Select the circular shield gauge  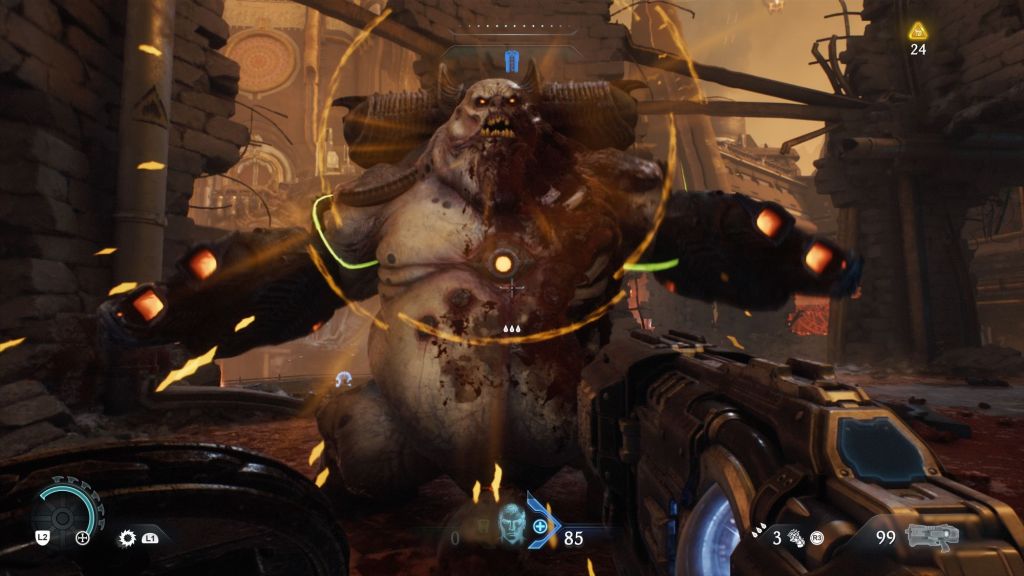[x=65, y=513]
